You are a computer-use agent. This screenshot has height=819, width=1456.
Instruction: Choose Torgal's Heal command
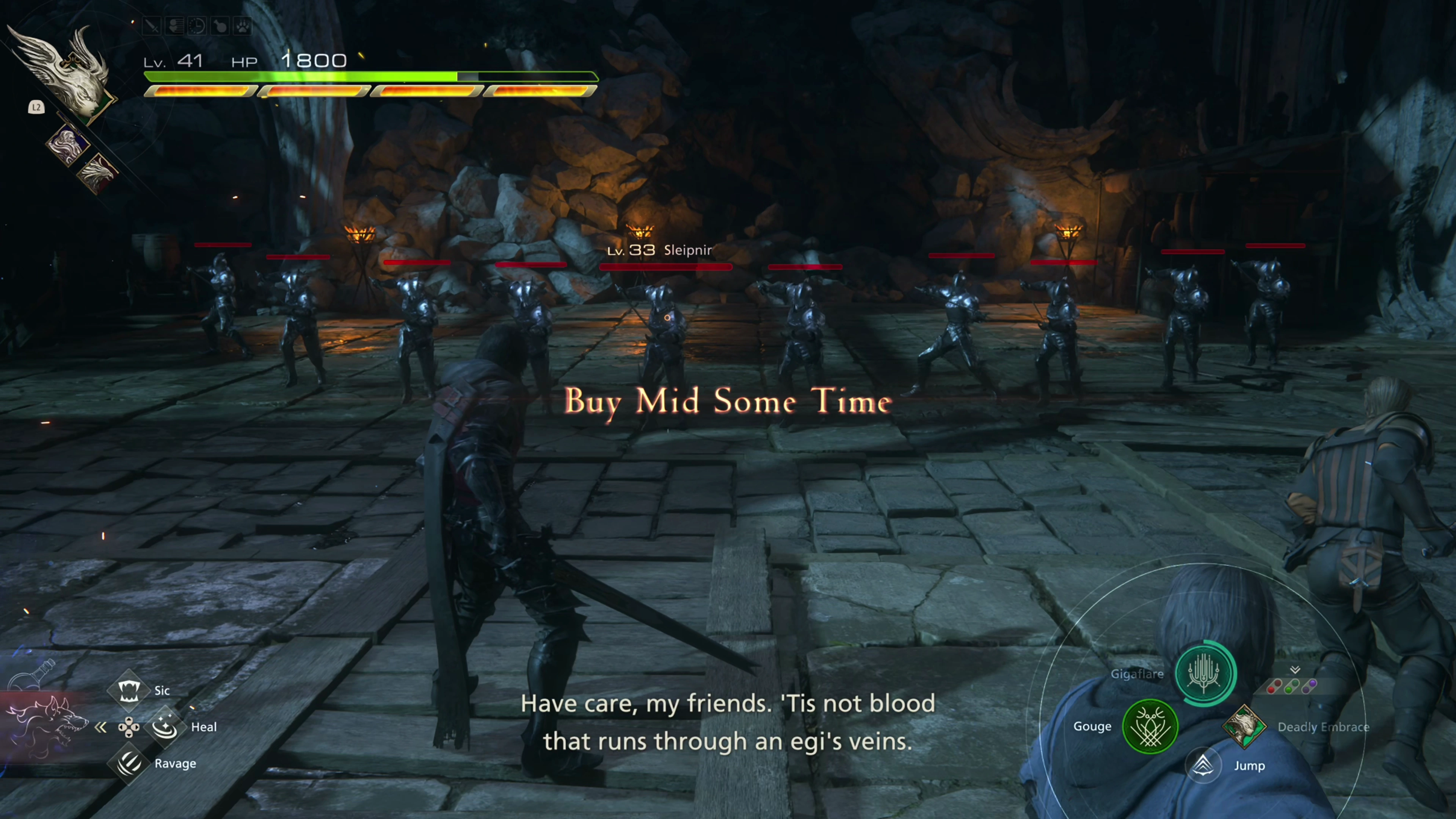pos(165,727)
